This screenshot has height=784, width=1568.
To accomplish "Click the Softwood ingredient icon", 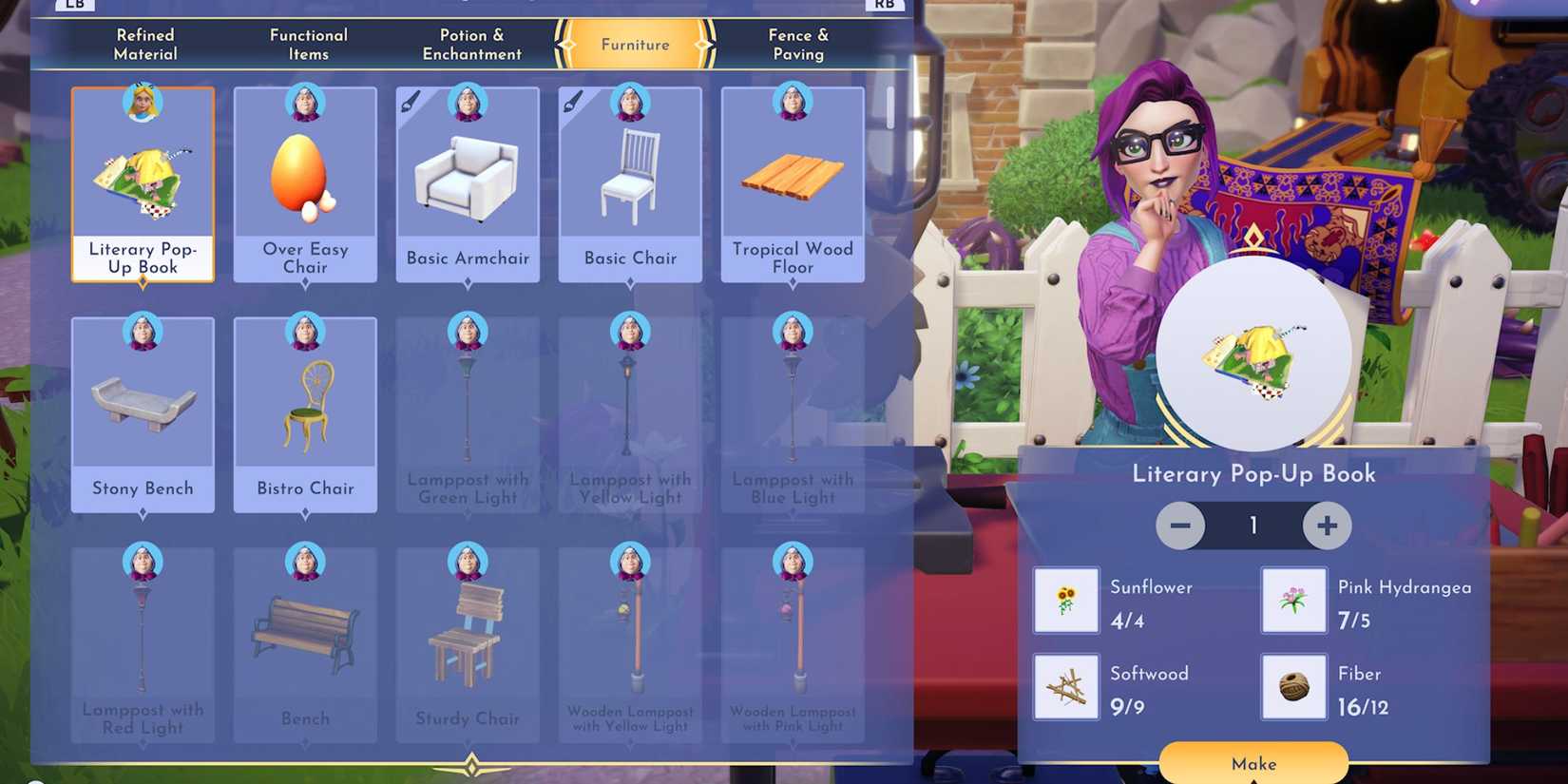I will [x=1065, y=686].
